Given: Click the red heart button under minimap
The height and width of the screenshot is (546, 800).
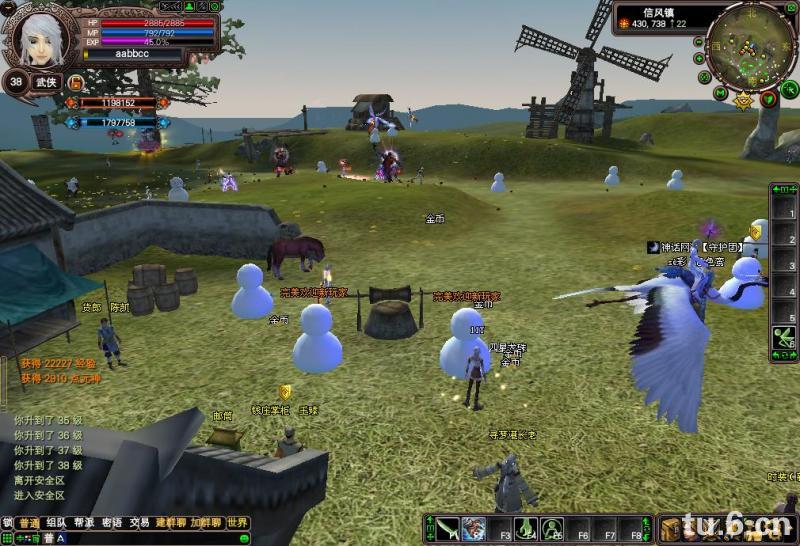Looking at the screenshot, I should (768, 98).
